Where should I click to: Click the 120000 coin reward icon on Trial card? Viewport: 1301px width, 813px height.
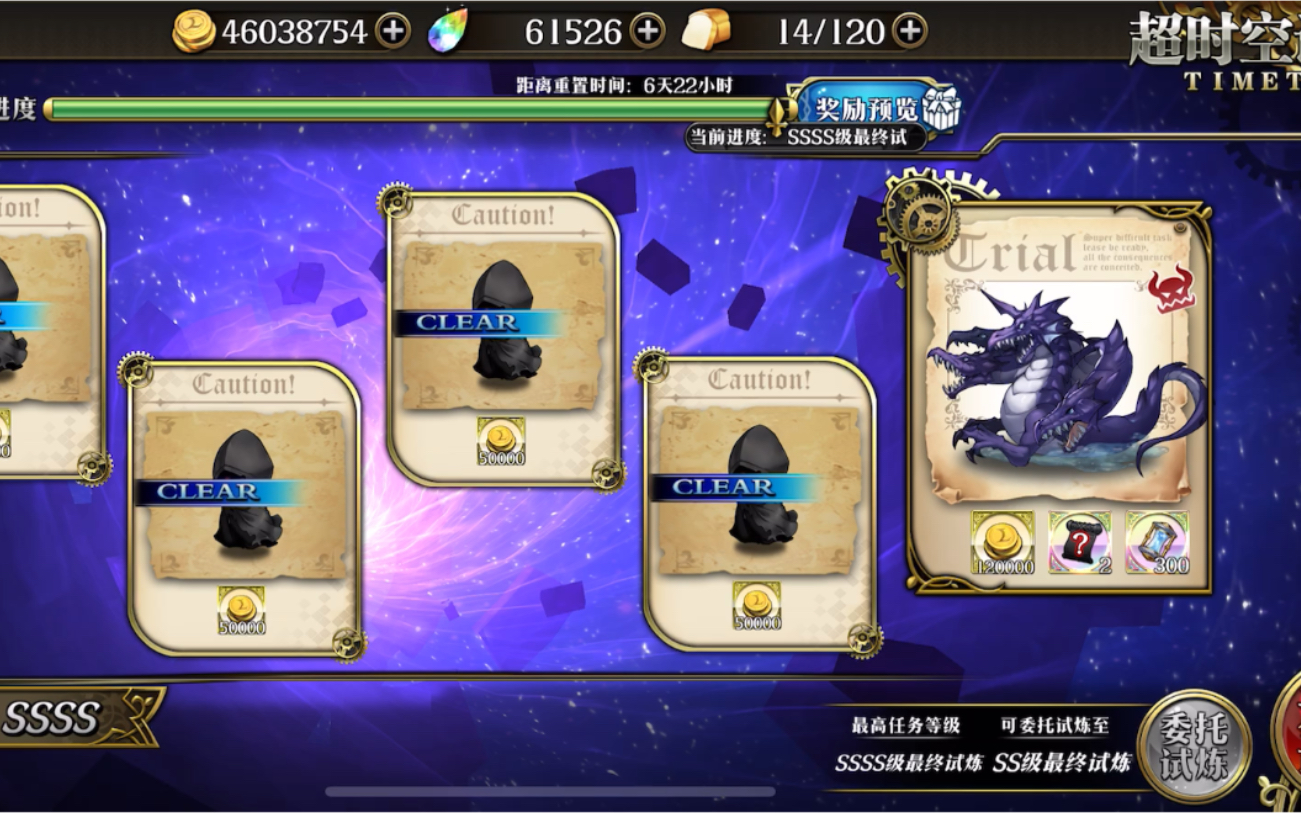(x=1000, y=543)
